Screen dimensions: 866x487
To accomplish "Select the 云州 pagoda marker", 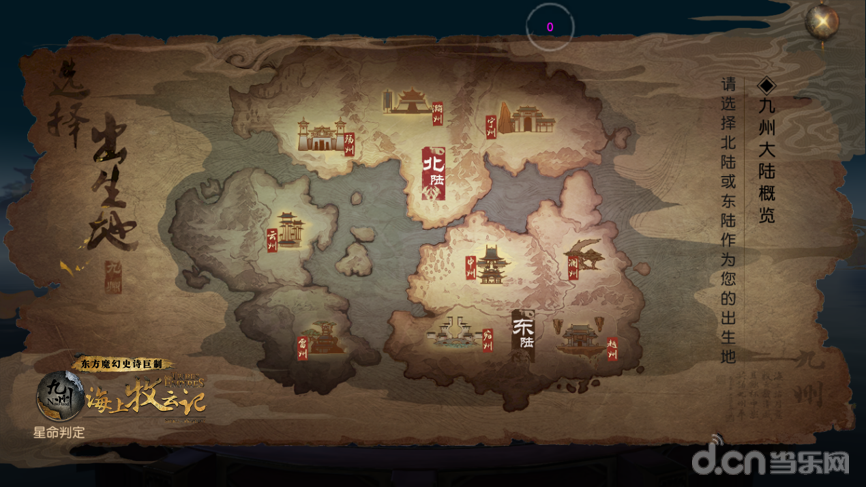I will 287,231.
